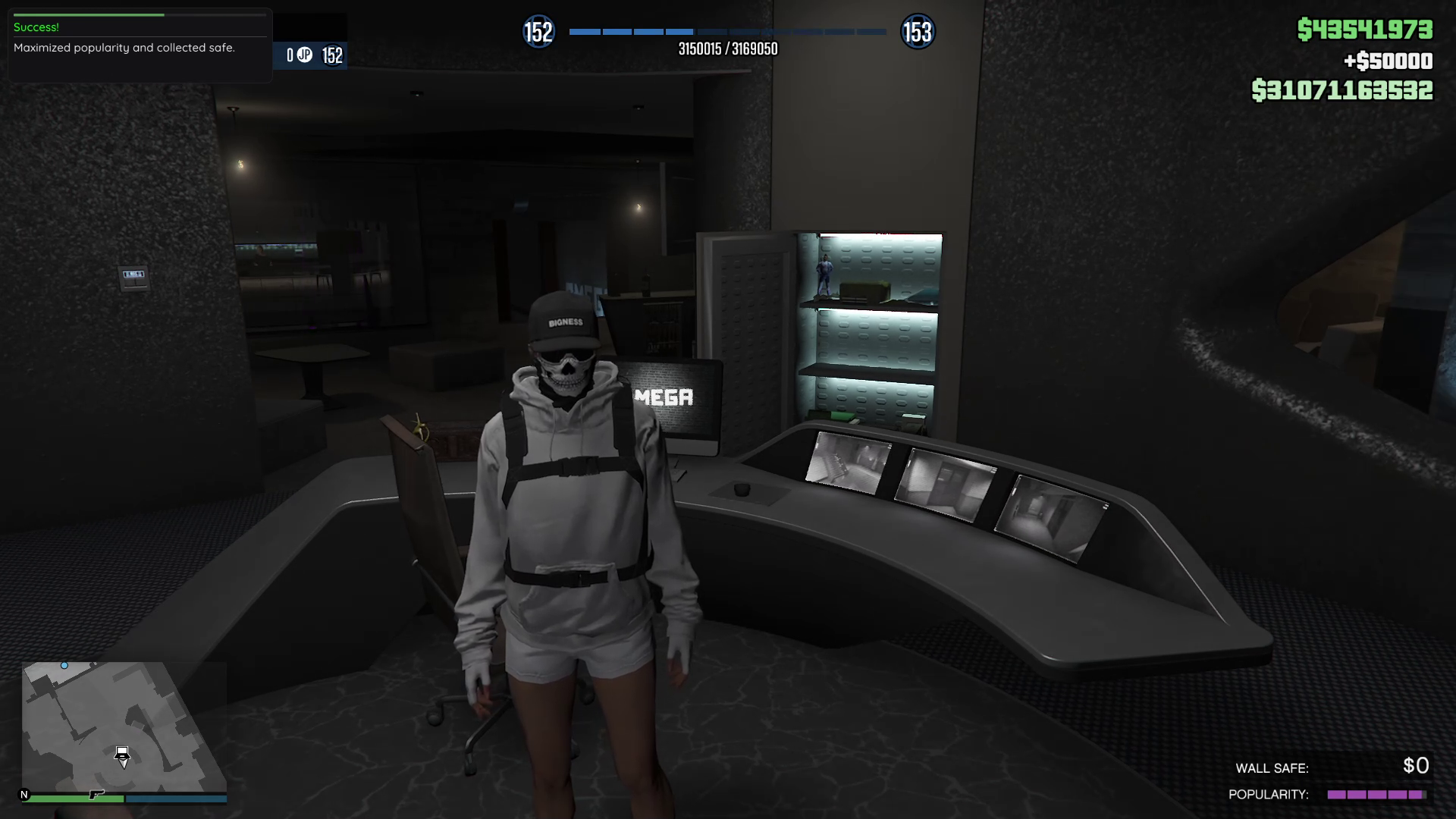Click the rank 153 globe icon

(917, 32)
